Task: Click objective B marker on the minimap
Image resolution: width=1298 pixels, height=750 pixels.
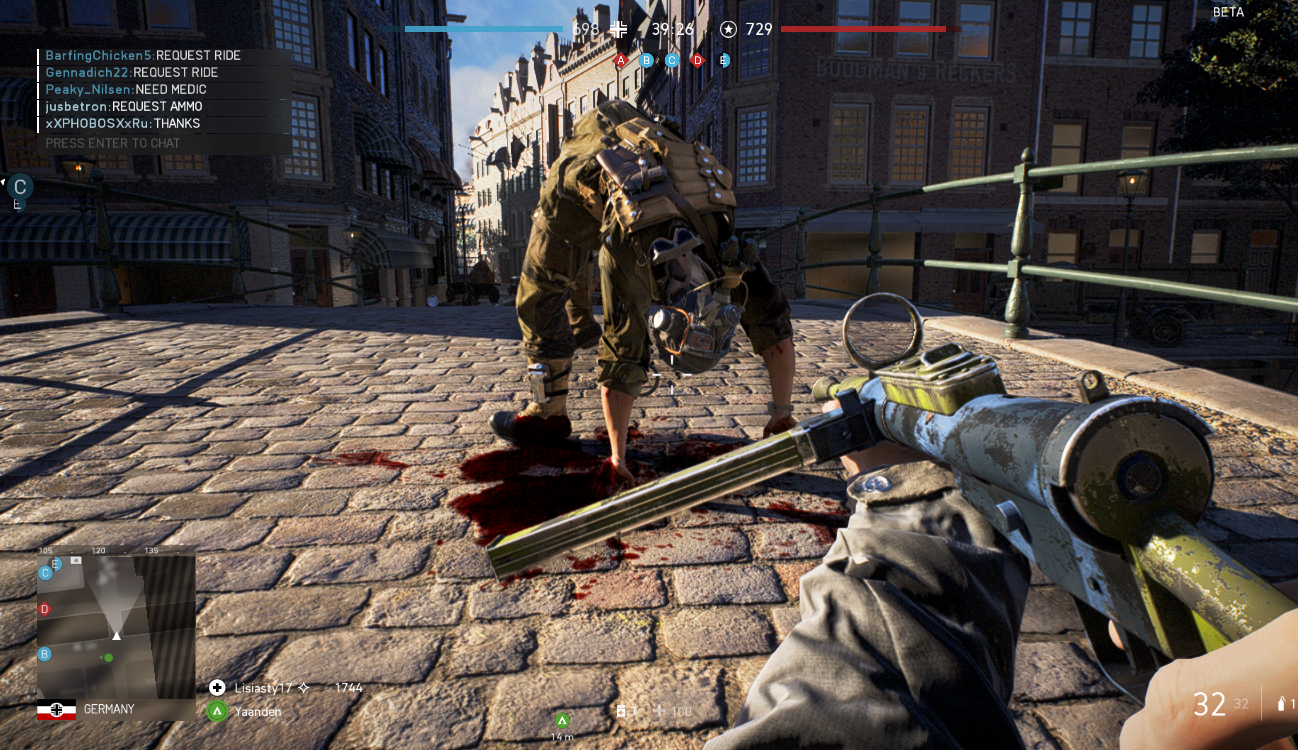Action: [44, 654]
